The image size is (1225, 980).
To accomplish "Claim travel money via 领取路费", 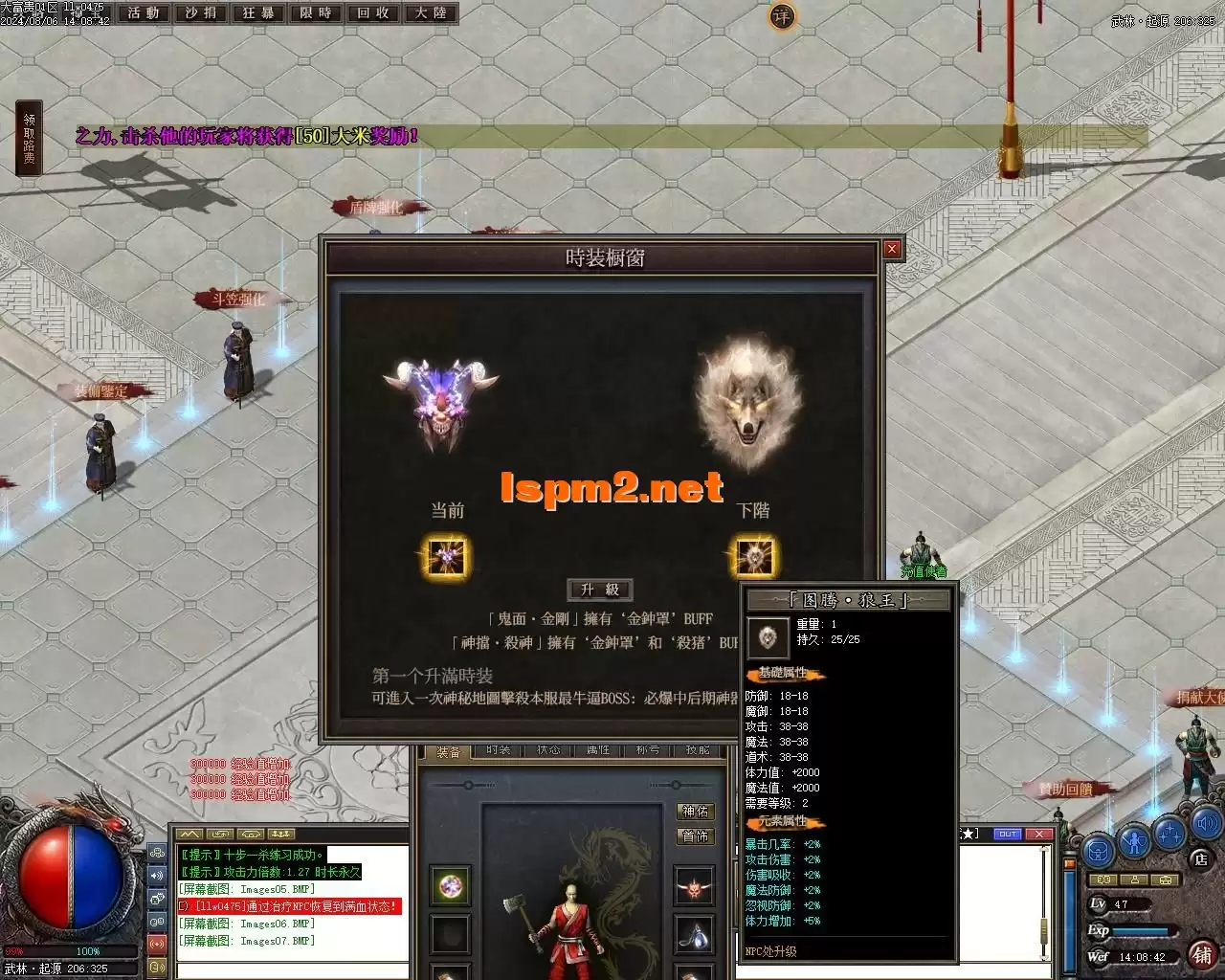I will click(29, 139).
